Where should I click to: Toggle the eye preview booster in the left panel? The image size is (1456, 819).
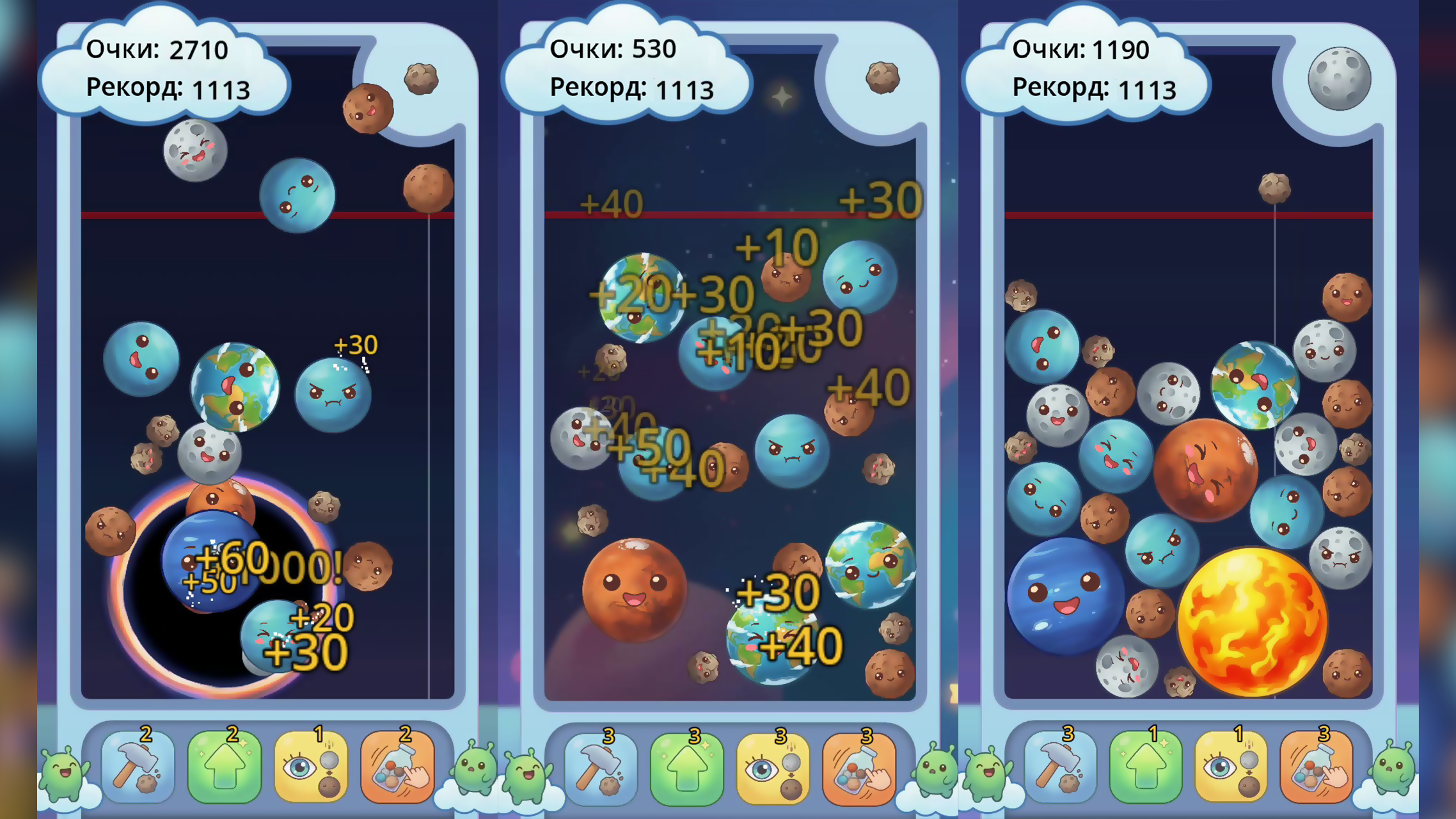[312, 767]
